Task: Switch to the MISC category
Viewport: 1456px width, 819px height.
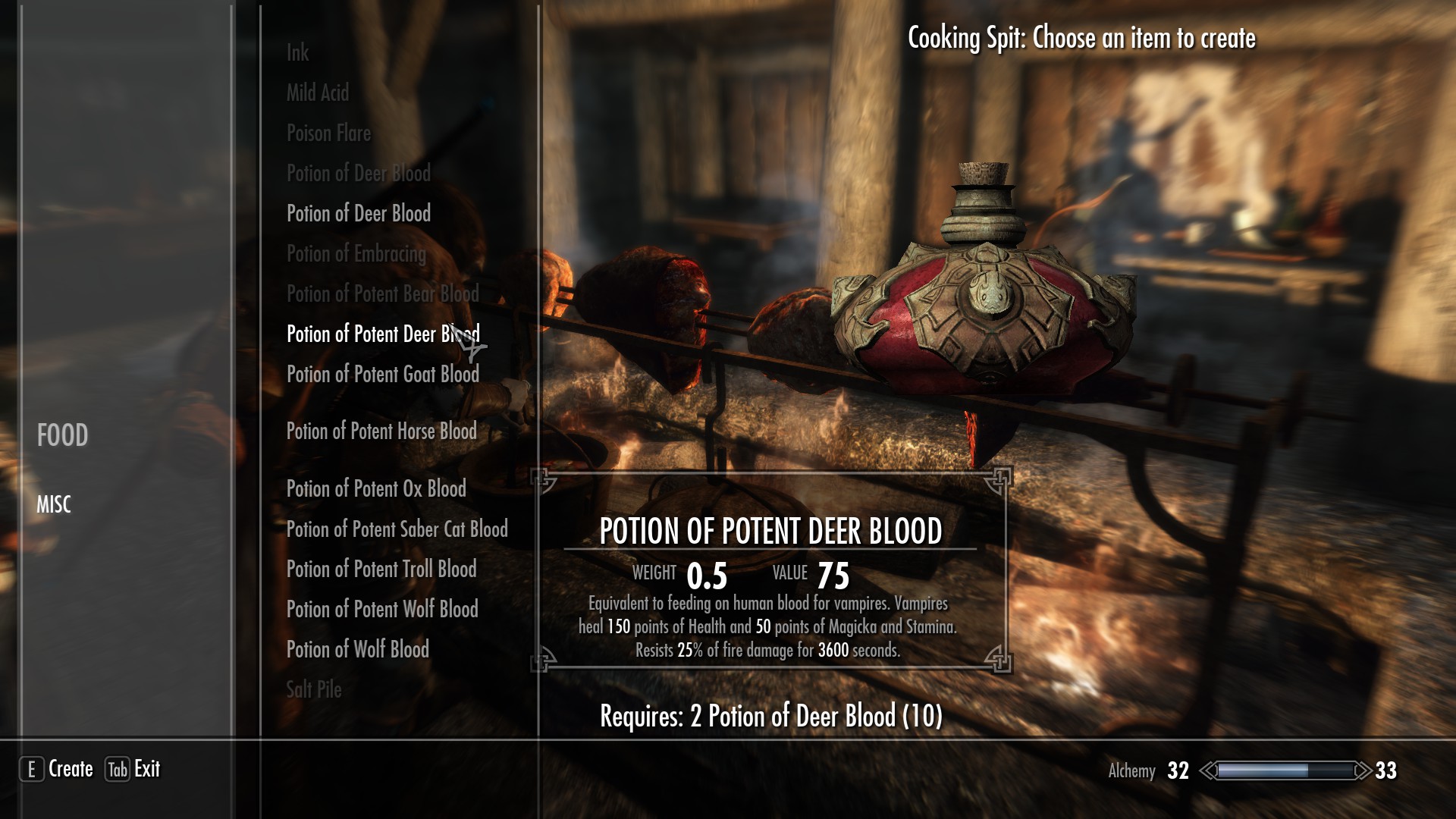Action: point(54,504)
